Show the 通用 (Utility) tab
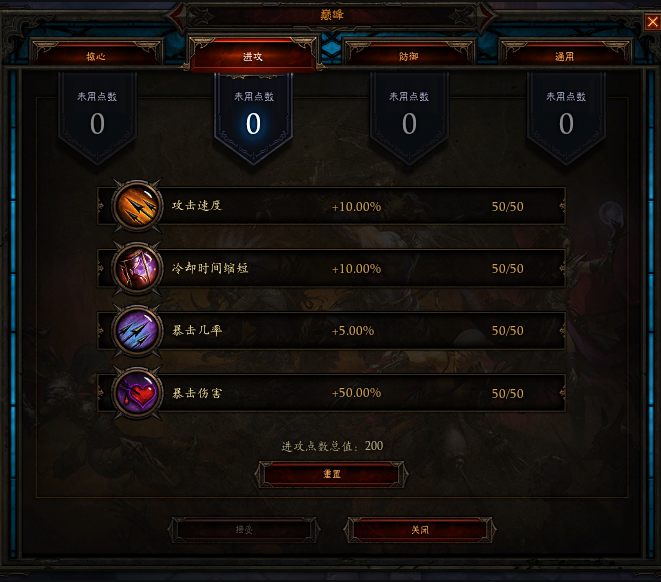Screen dimensions: 661x582 tap(565, 56)
